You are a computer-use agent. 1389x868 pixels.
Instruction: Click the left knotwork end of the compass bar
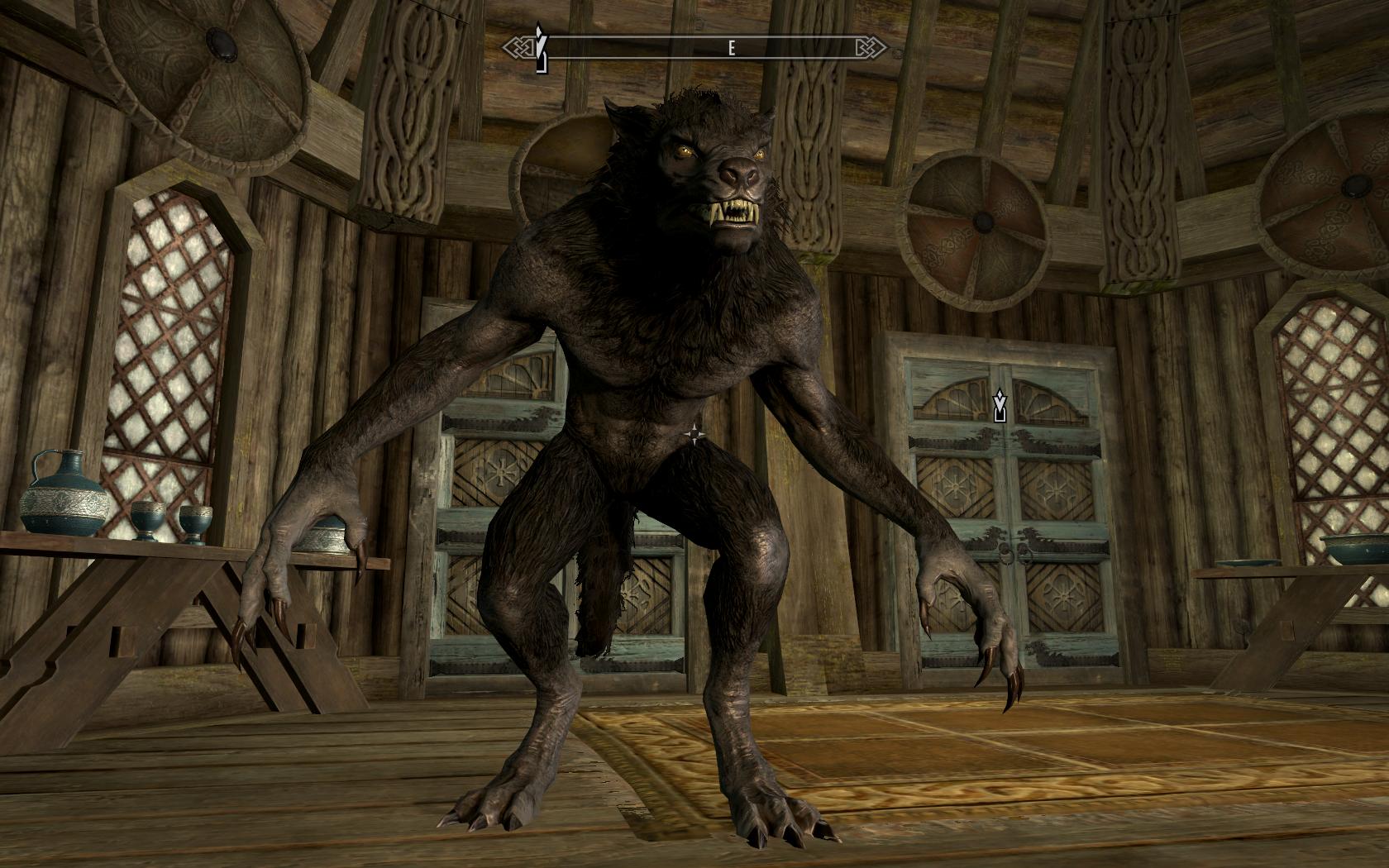click(523, 47)
